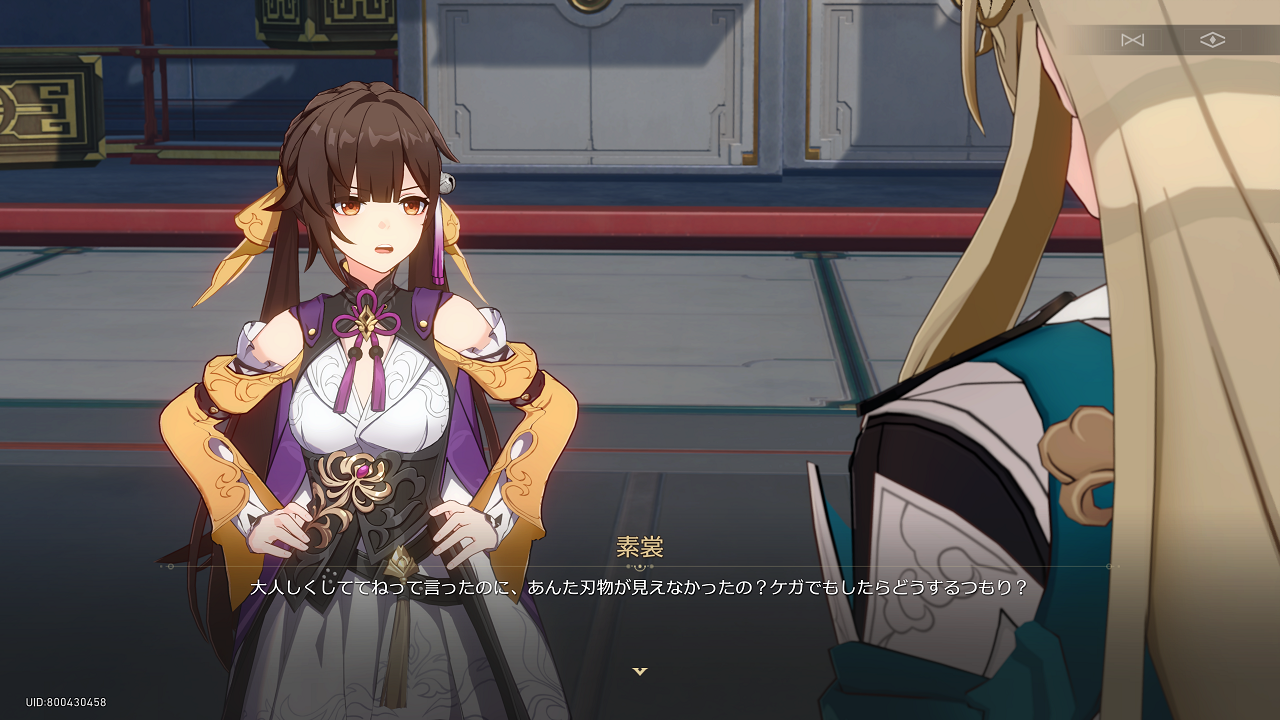Toggle the auto-play dialogue bowtie icon
Image resolution: width=1280 pixels, height=720 pixels.
point(1132,40)
